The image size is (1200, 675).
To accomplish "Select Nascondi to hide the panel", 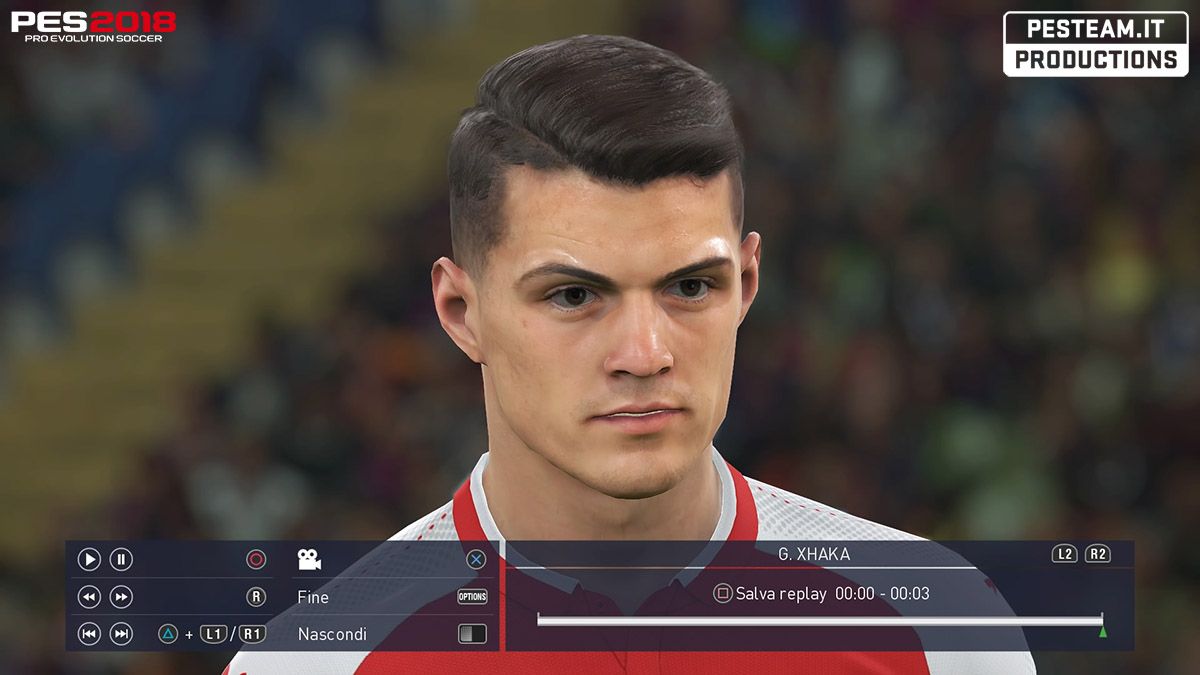I will [x=332, y=634].
